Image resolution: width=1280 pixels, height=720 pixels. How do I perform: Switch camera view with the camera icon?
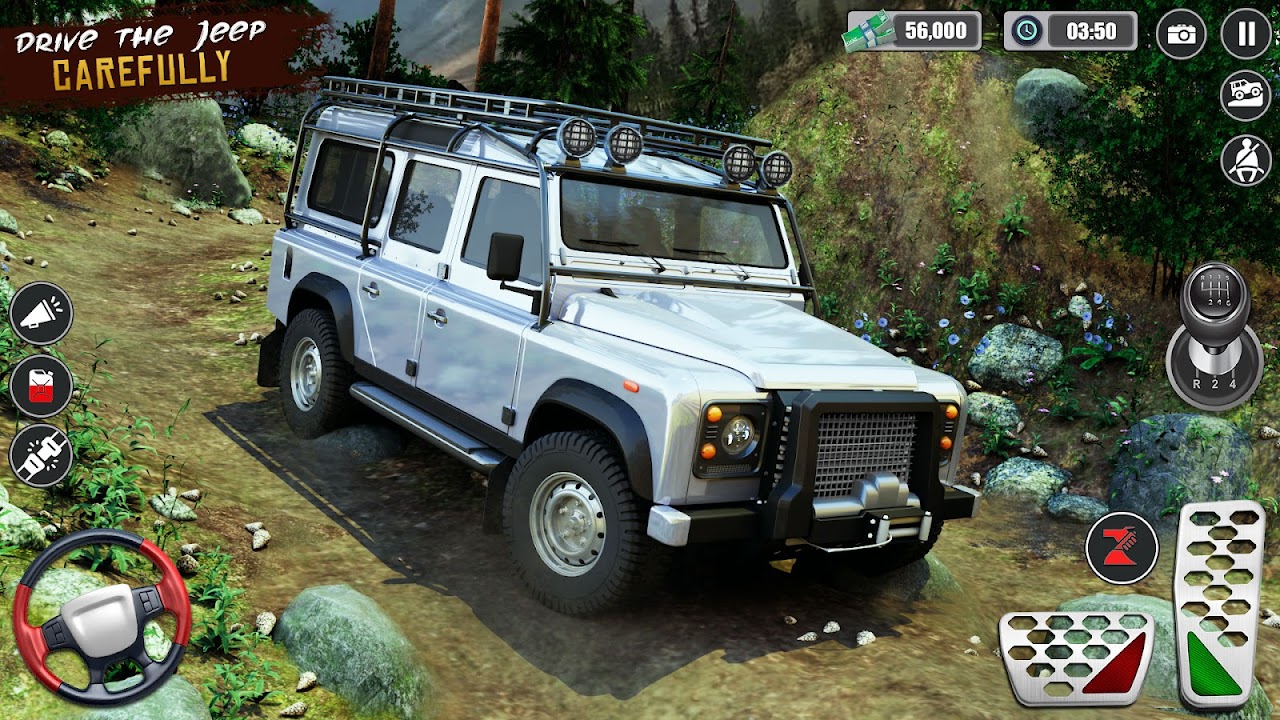point(1182,32)
